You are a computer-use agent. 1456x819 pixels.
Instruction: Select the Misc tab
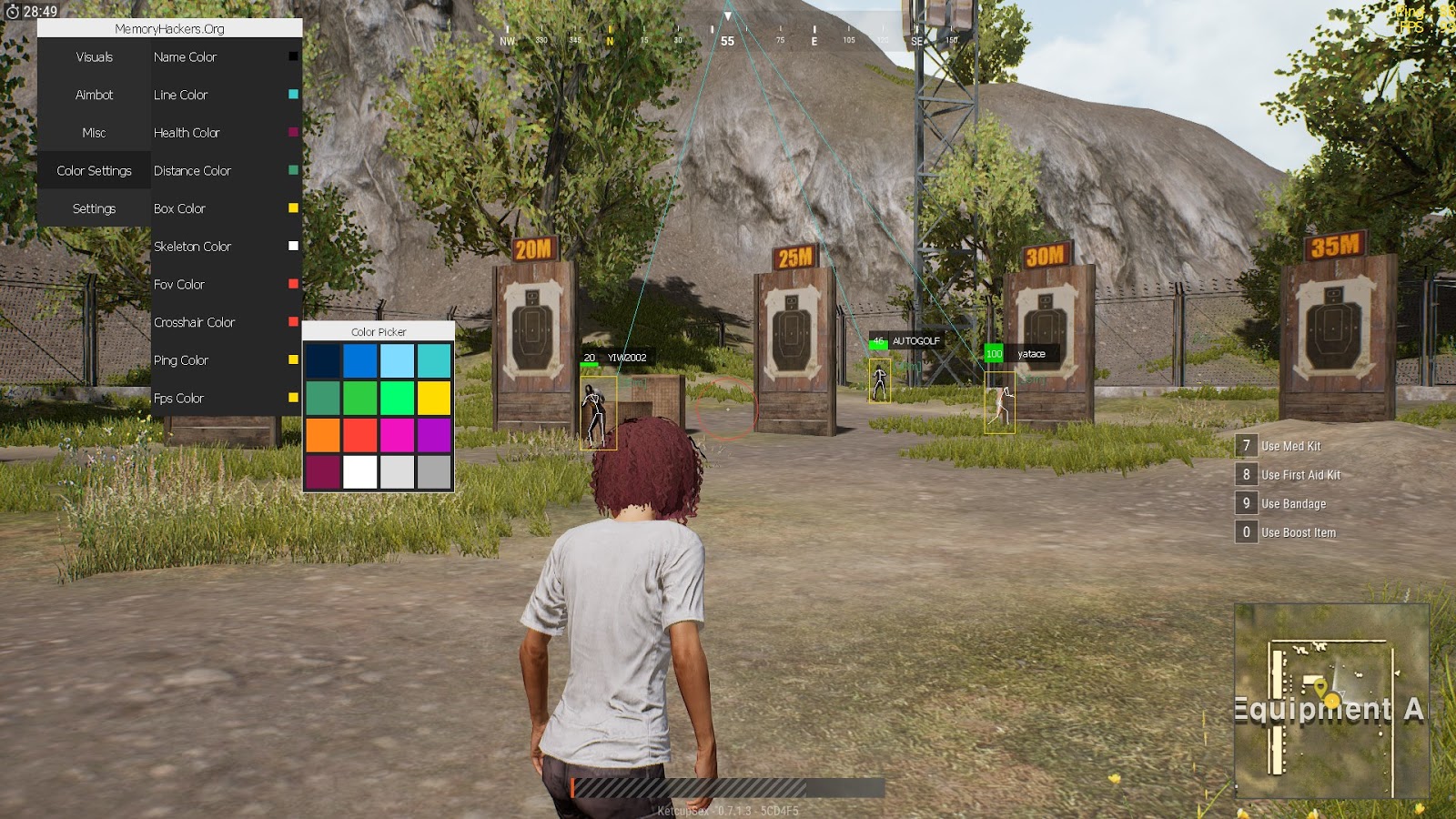[93, 132]
